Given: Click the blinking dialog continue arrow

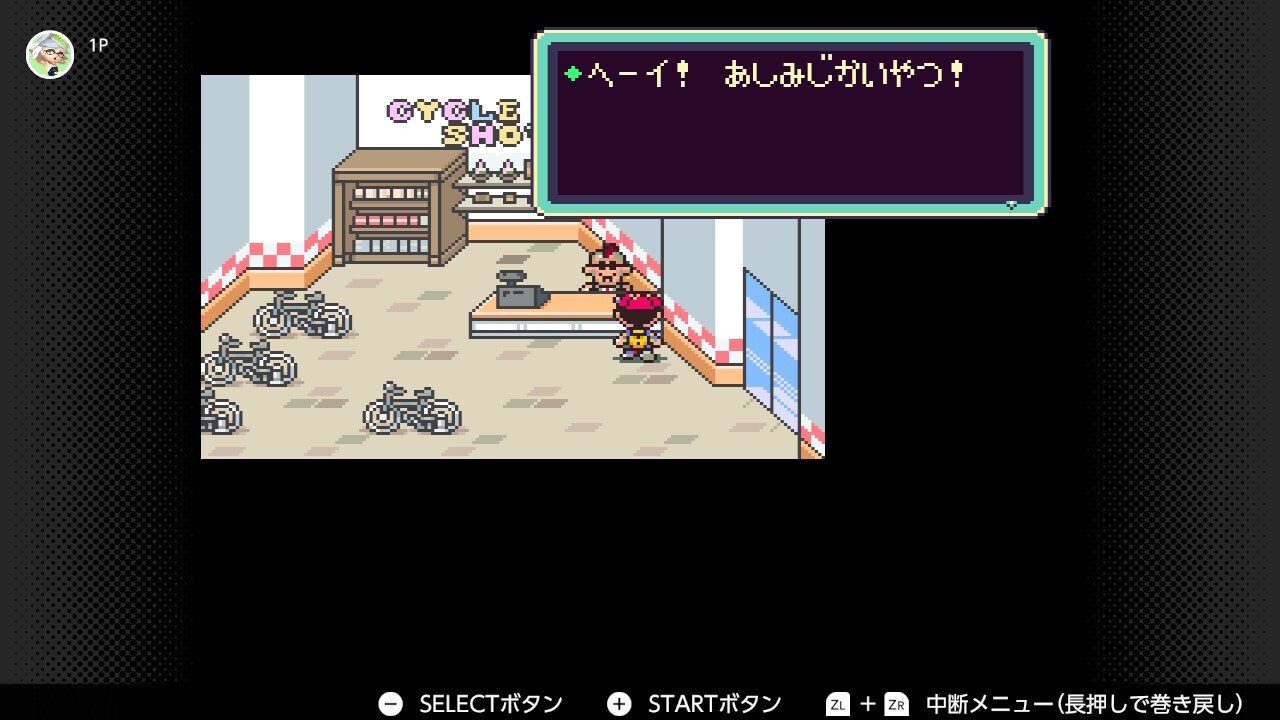Looking at the screenshot, I should (1012, 203).
